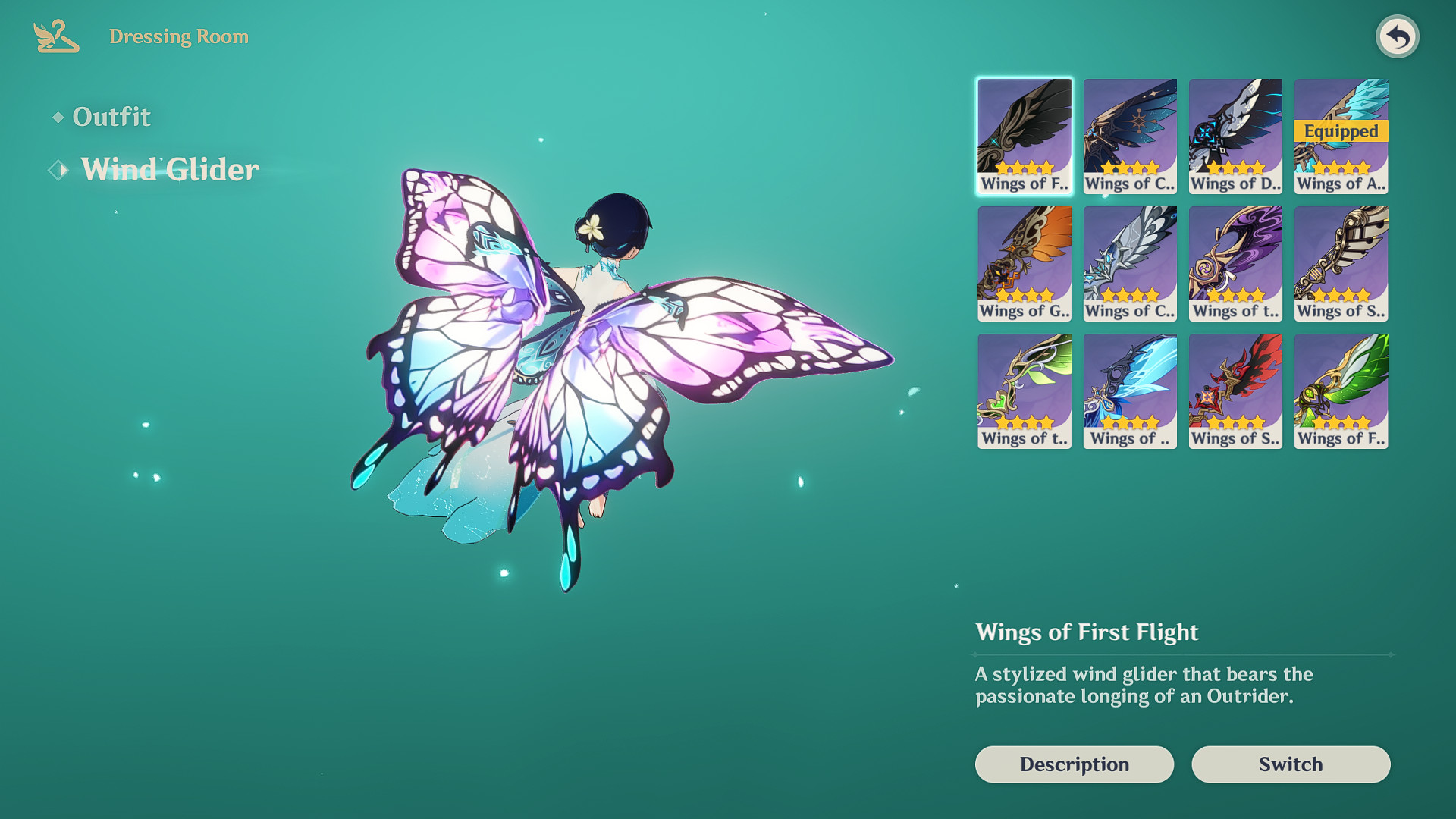Image resolution: width=1456 pixels, height=819 pixels.
Task: Click the Wings of First Flight title text
Action: (x=1087, y=632)
